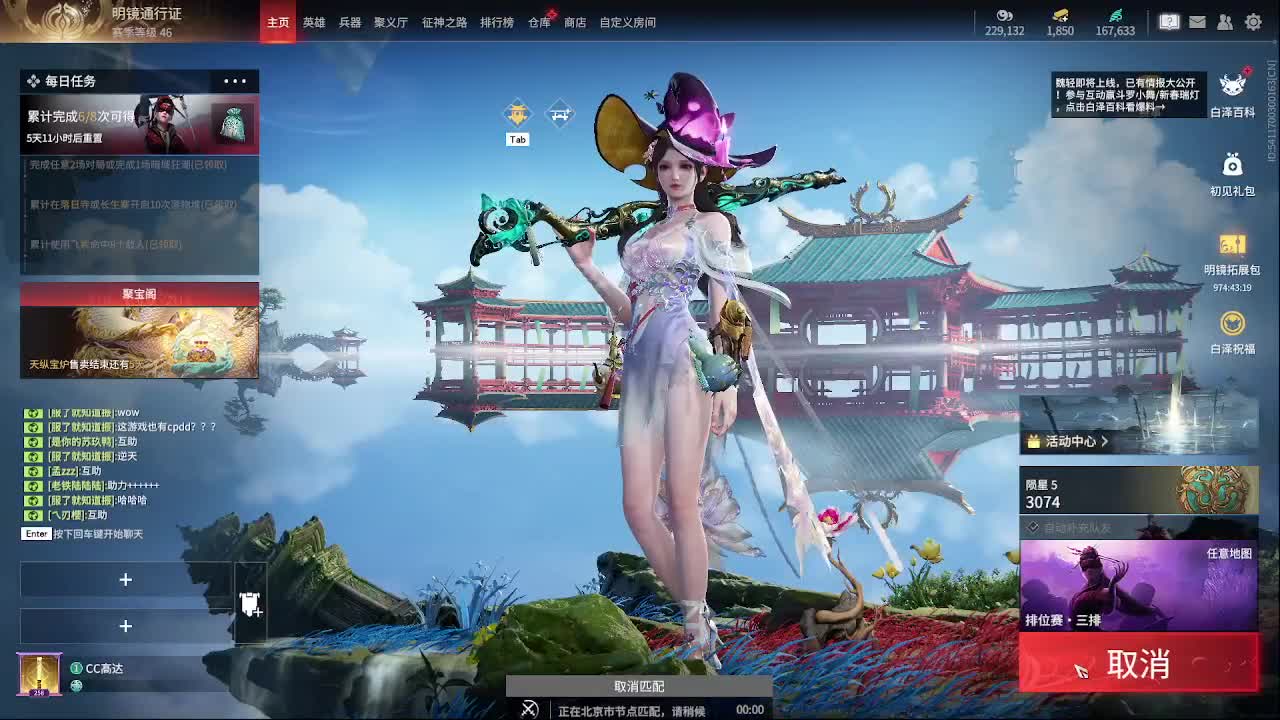Click the Tab badge icon above the character
1280x720 pixels.
pos(518,115)
